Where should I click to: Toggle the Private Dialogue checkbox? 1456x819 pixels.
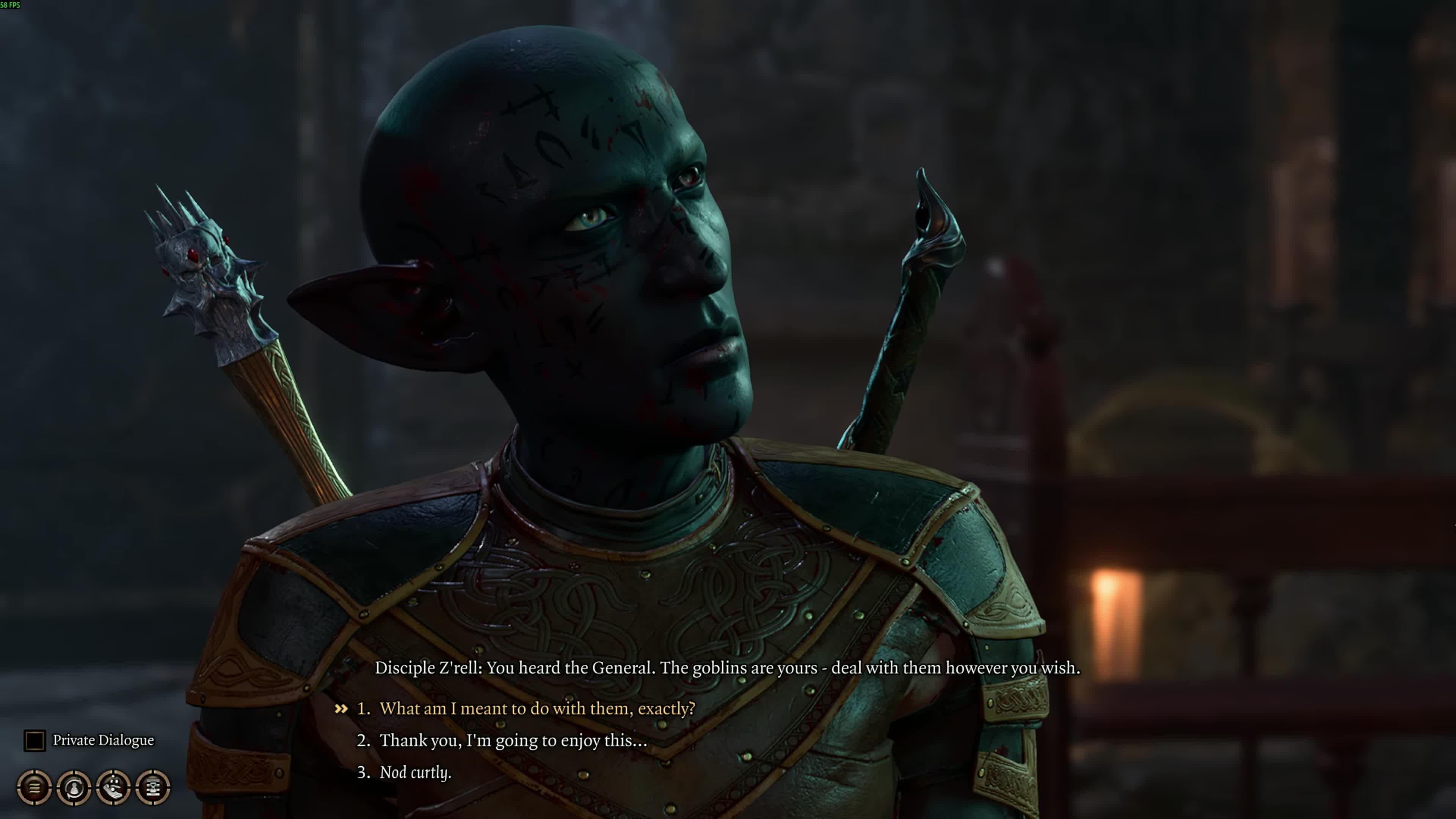click(x=35, y=741)
